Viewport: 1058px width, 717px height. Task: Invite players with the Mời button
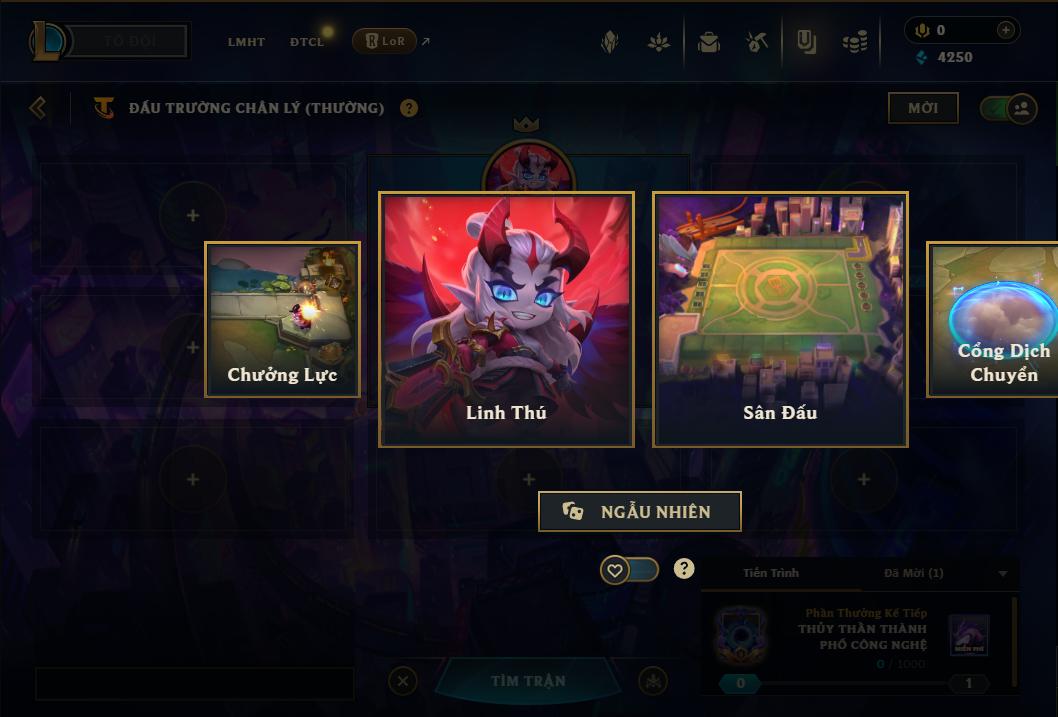[923, 108]
